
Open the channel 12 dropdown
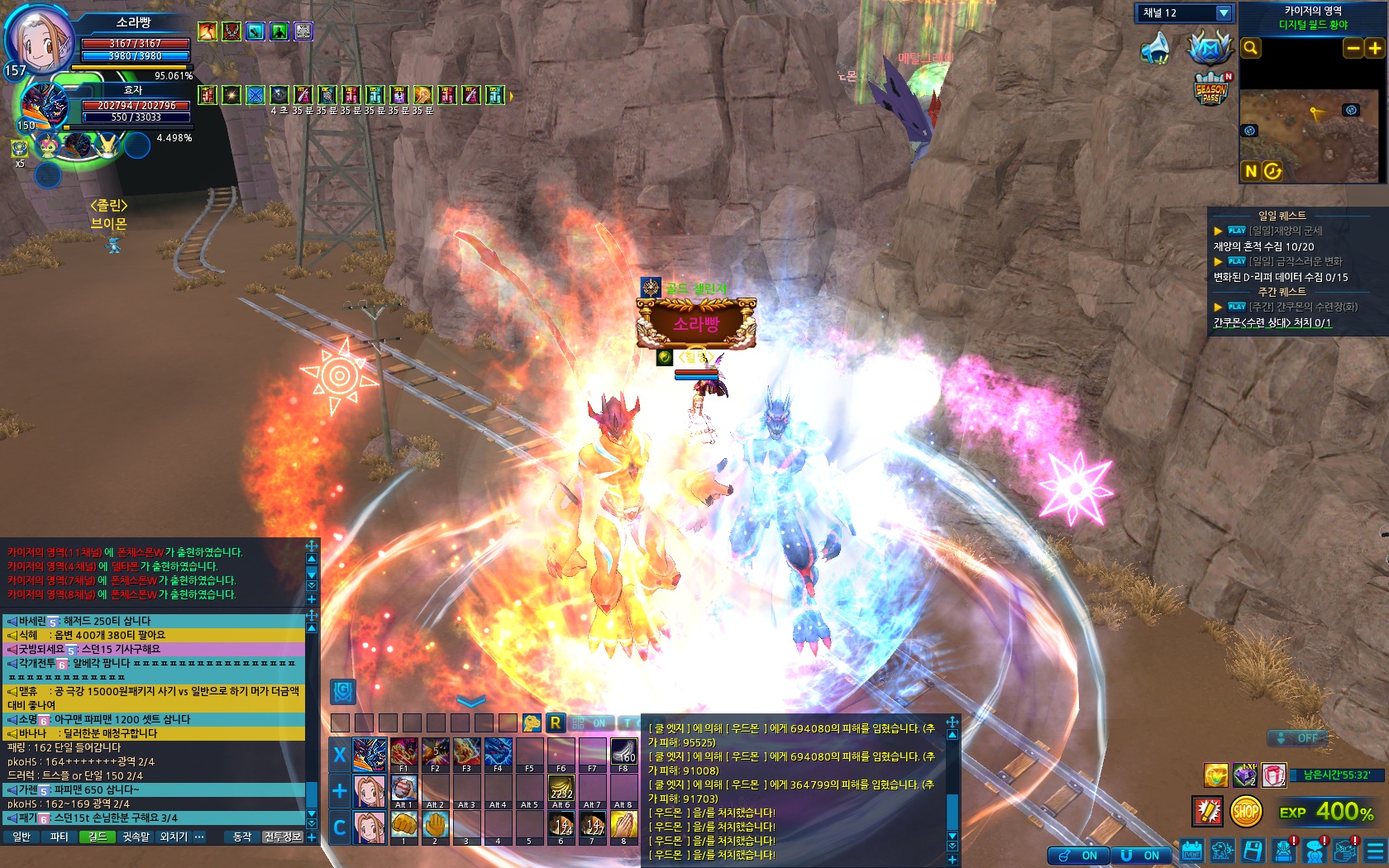coord(1224,13)
